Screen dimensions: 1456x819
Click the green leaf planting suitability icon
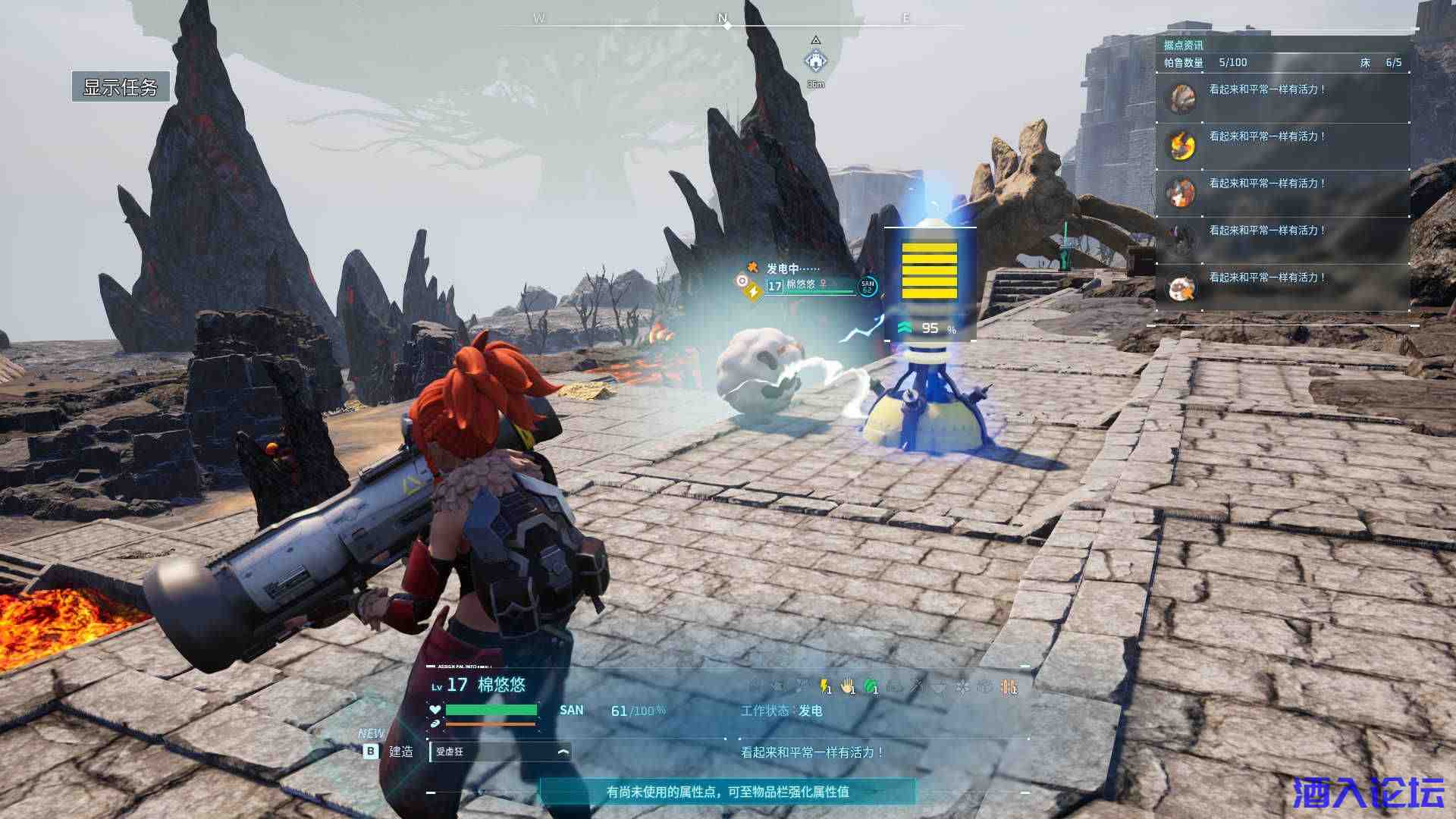point(871,687)
